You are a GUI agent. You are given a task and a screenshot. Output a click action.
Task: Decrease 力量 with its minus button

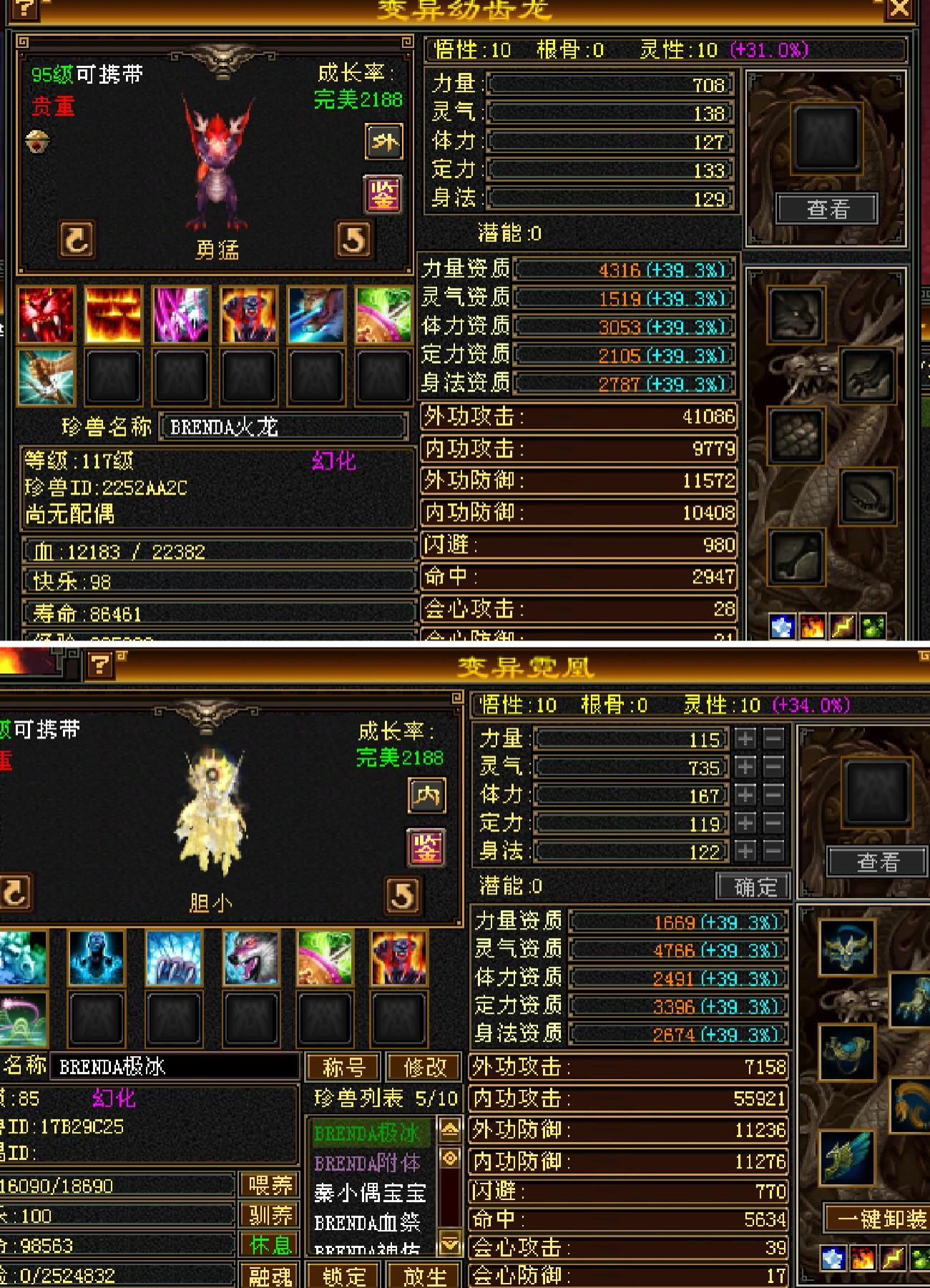click(773, 738)
